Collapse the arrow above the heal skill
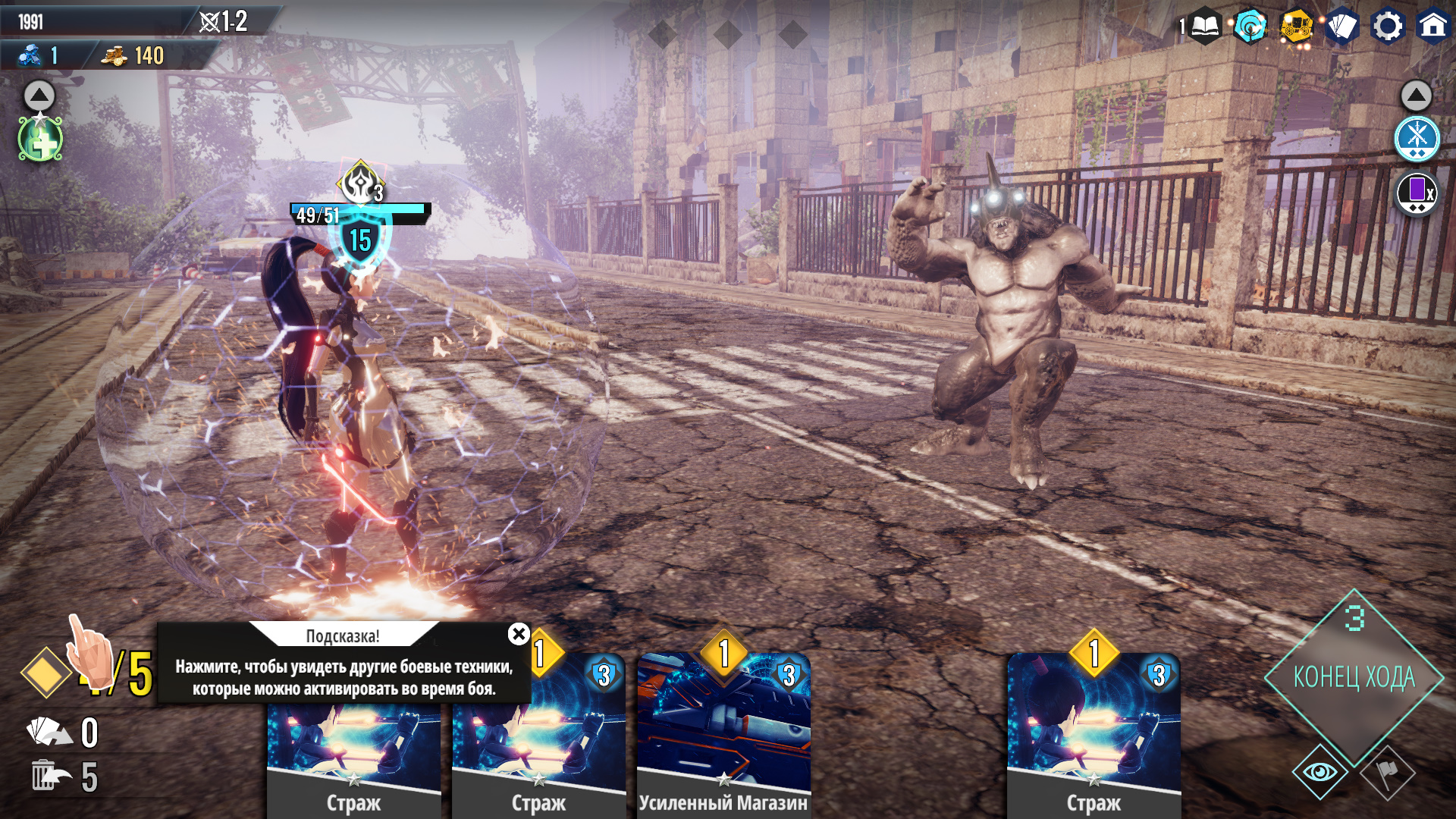The width and height of the screenshot is (1456, 819). pyautogui.click(x=39, y=96)
